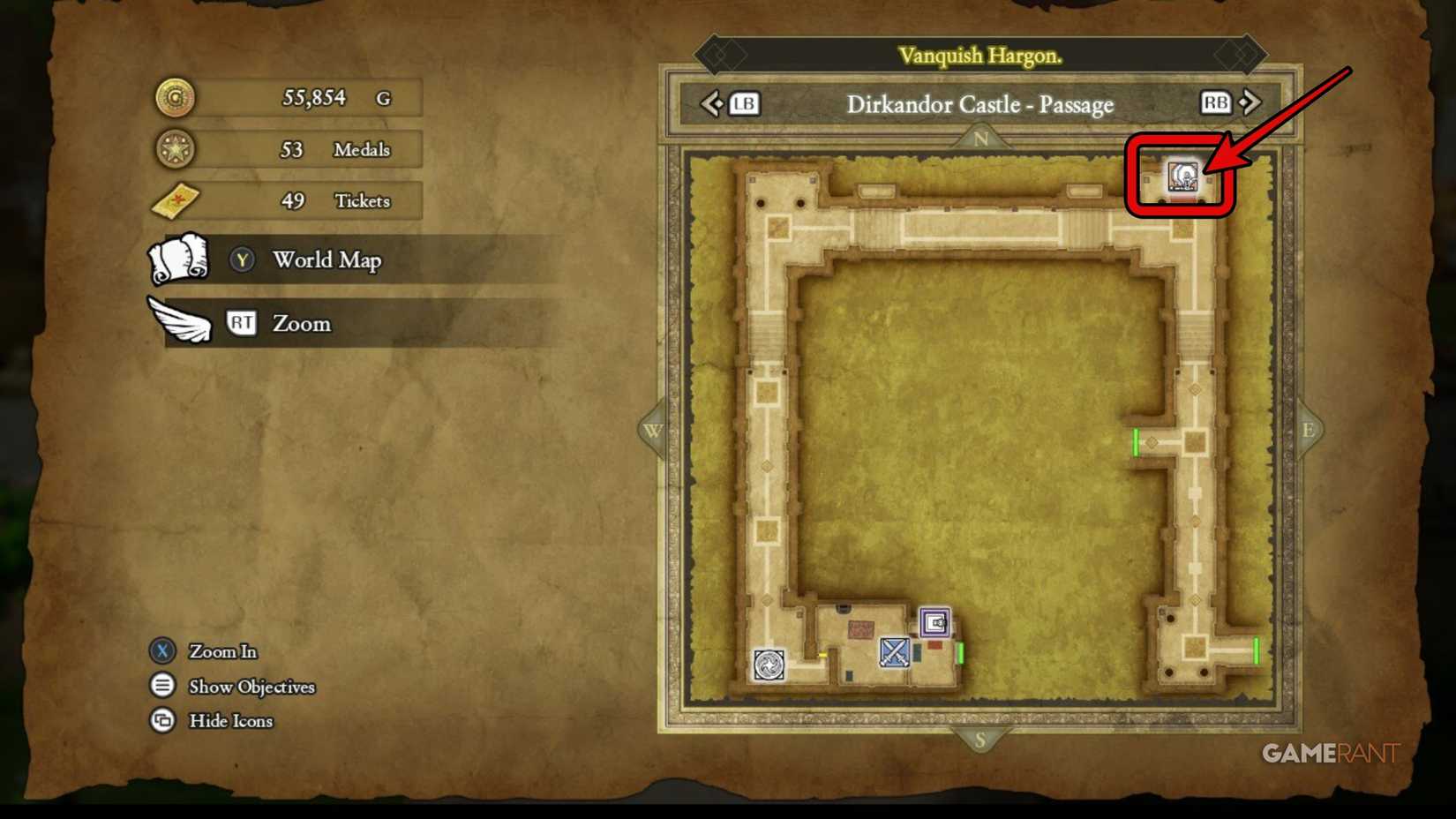The width and height of the screenshot is (1456, 819).
Task: Toggle Hide Icons on the map
Action: coord(212,721)
